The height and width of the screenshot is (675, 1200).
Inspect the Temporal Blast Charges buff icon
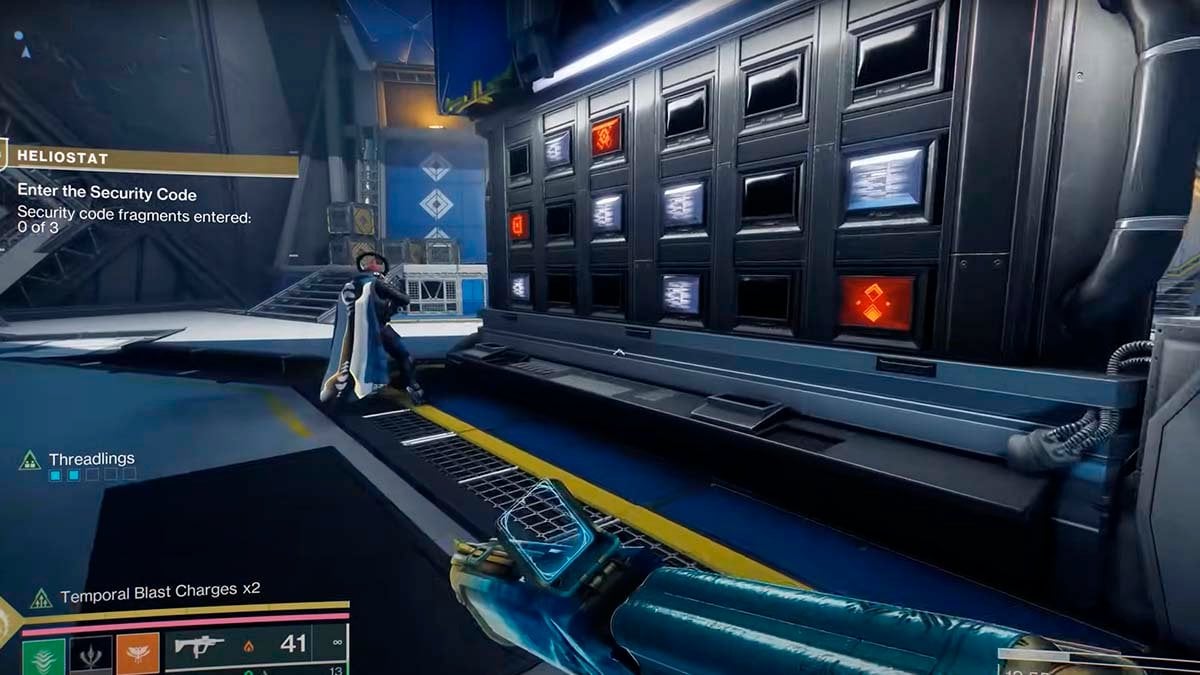41,598
